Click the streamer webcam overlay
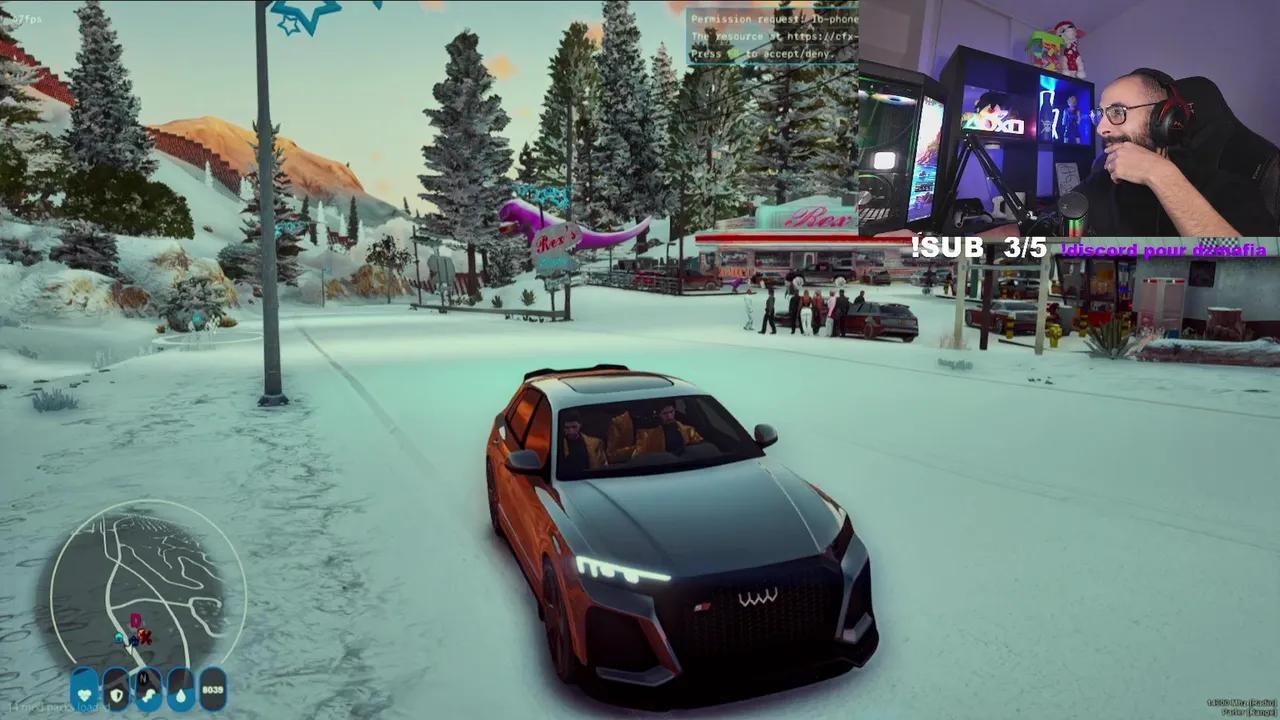This screenshot has width=1280, height=720. pyautogui.click(x=1068, y=118)
